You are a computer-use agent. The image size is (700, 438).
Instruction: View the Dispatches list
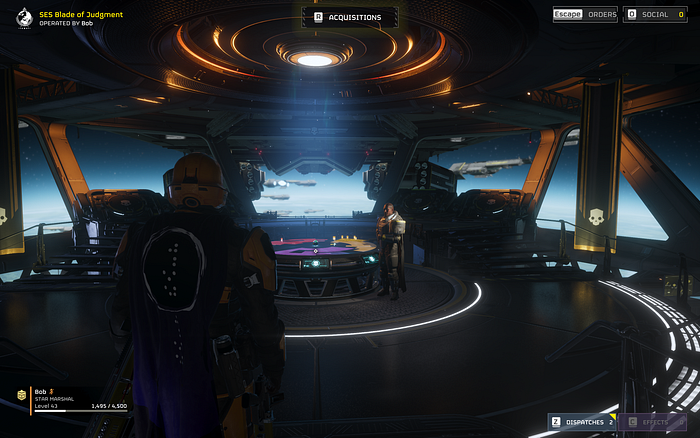(x=580, y=422)
